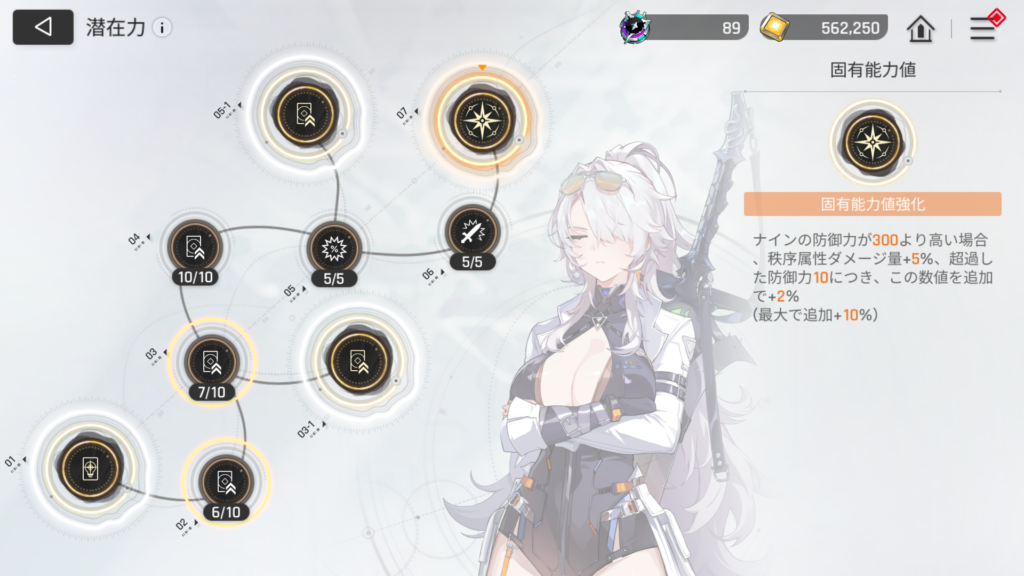Image resolution: width=1024 pixels, height=576 pixels.
Task: Open the 潜在力 info tooltip
Action: point(162,28)
